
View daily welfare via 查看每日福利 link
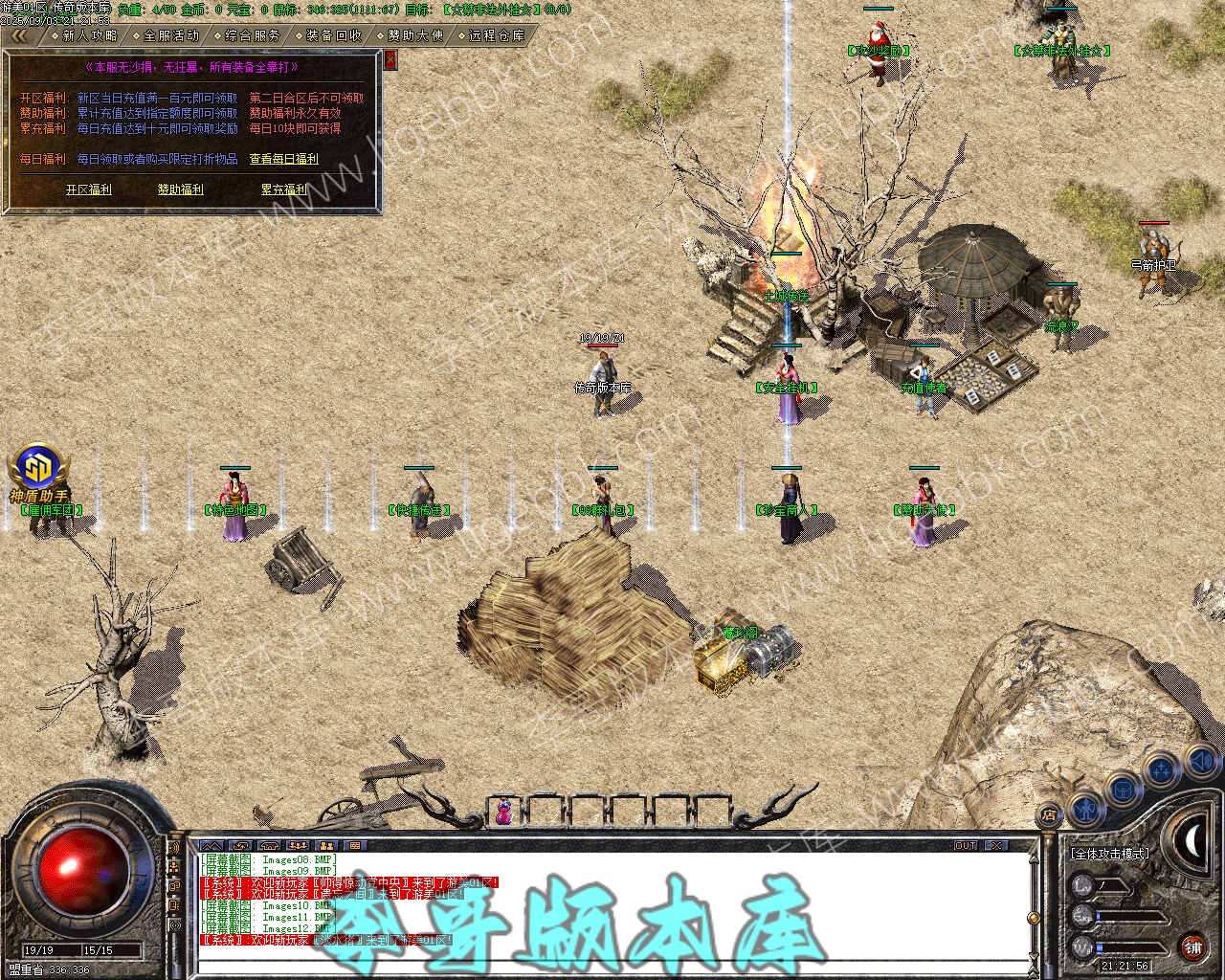coord(283,159)
